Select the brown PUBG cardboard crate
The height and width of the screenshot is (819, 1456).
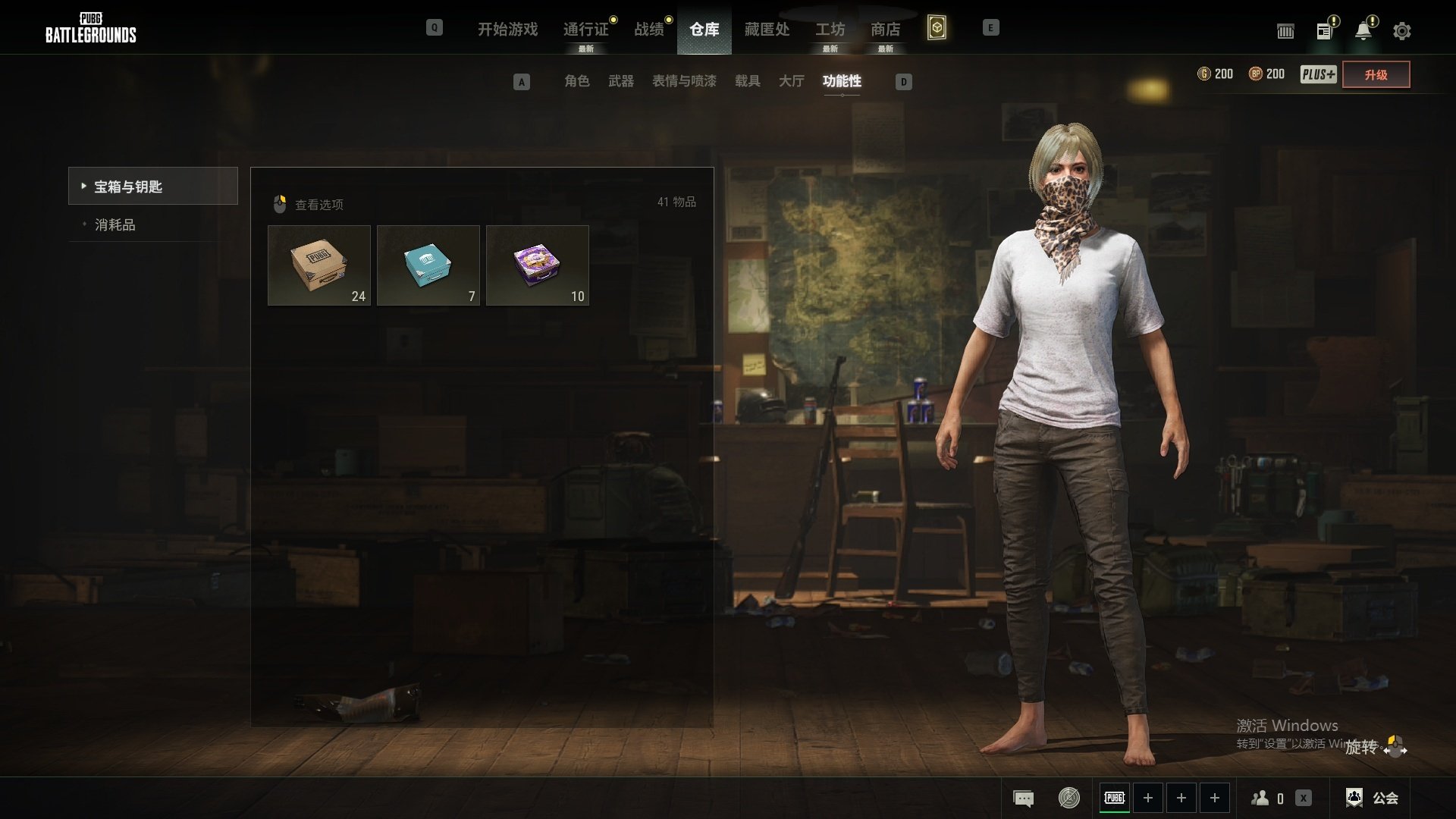pyautogui.click(x=319, y=265)
